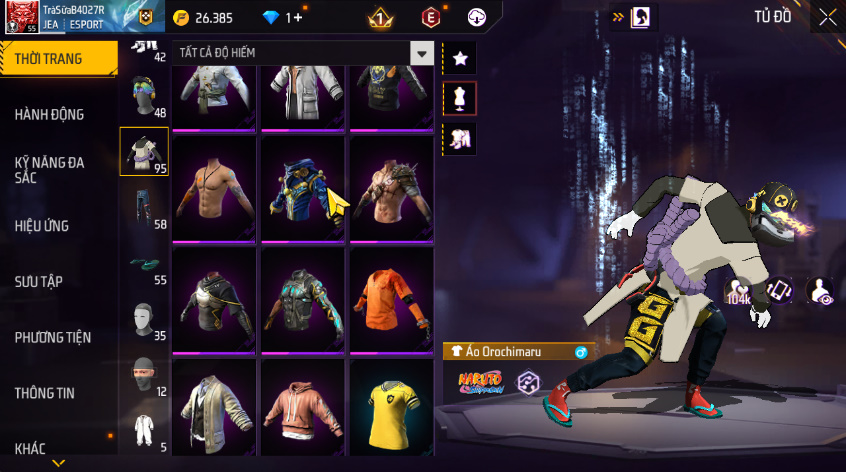Select the orange shirt item

pyautogui.click(x=390, y=299)
